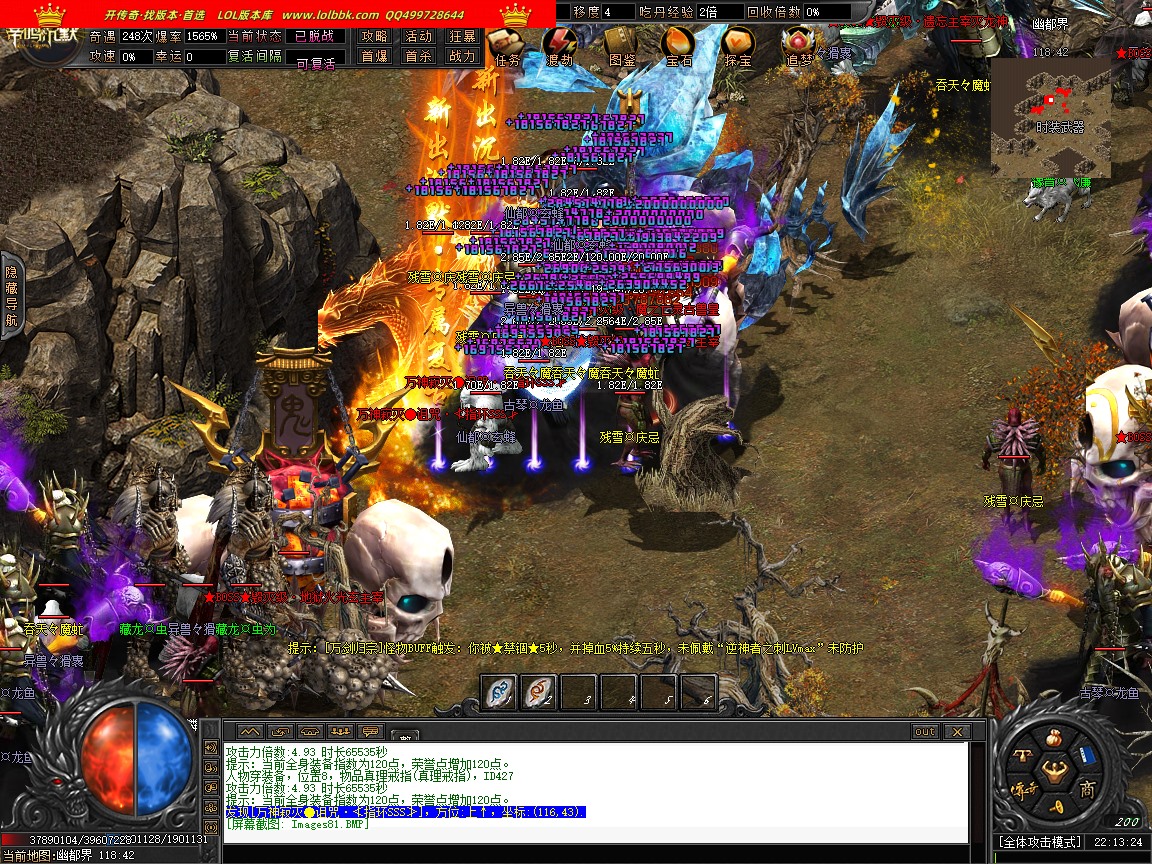Toggle the 全体攻击模式 attack mode label

[1041, 842]
